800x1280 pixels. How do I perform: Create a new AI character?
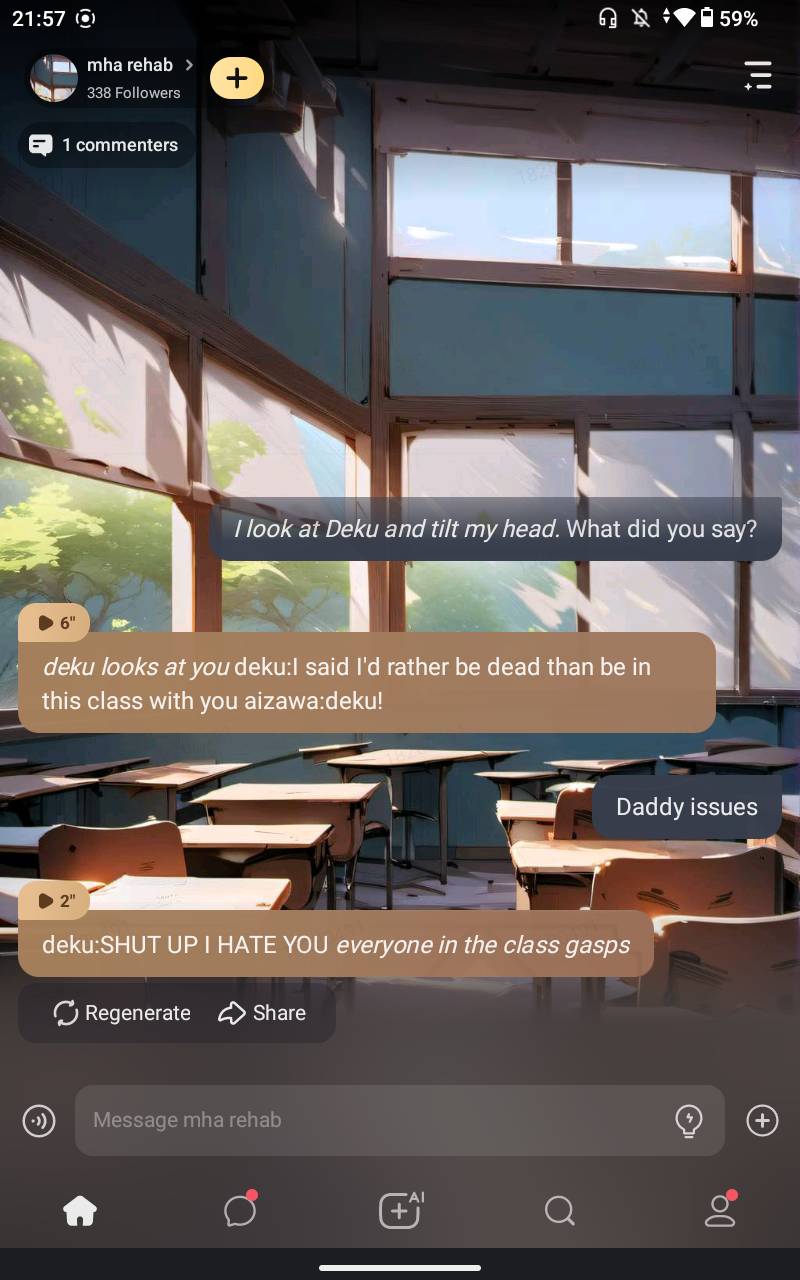[400, 1211]
